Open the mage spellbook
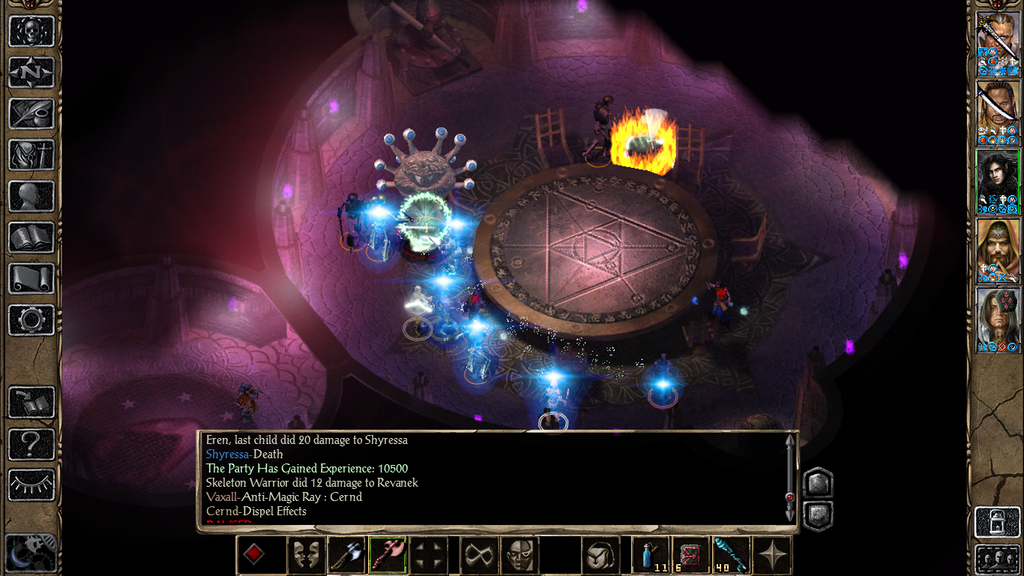Viewport: 1024px width, 576px height. pyautogui.click(x=31, y=237)
